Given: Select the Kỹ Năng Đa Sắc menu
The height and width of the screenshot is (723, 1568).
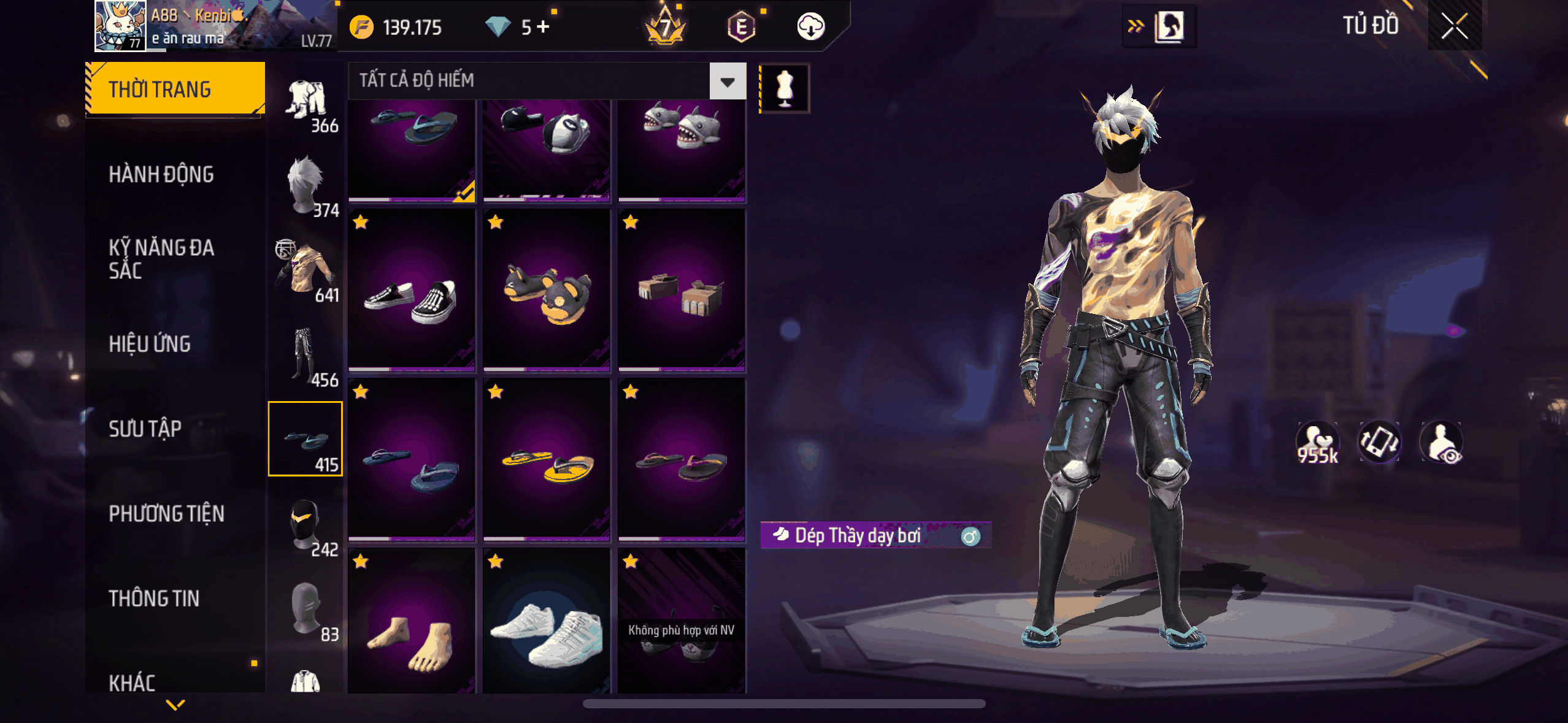Looking at the screenshot, I should [161, 259].
